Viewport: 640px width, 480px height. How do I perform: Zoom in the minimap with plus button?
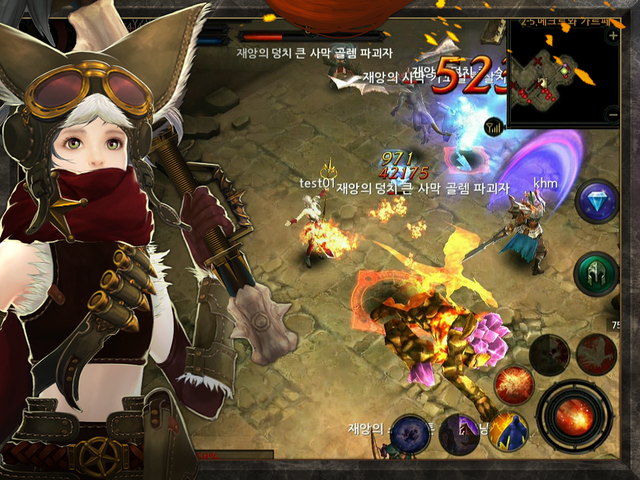(x=613, y=35)
